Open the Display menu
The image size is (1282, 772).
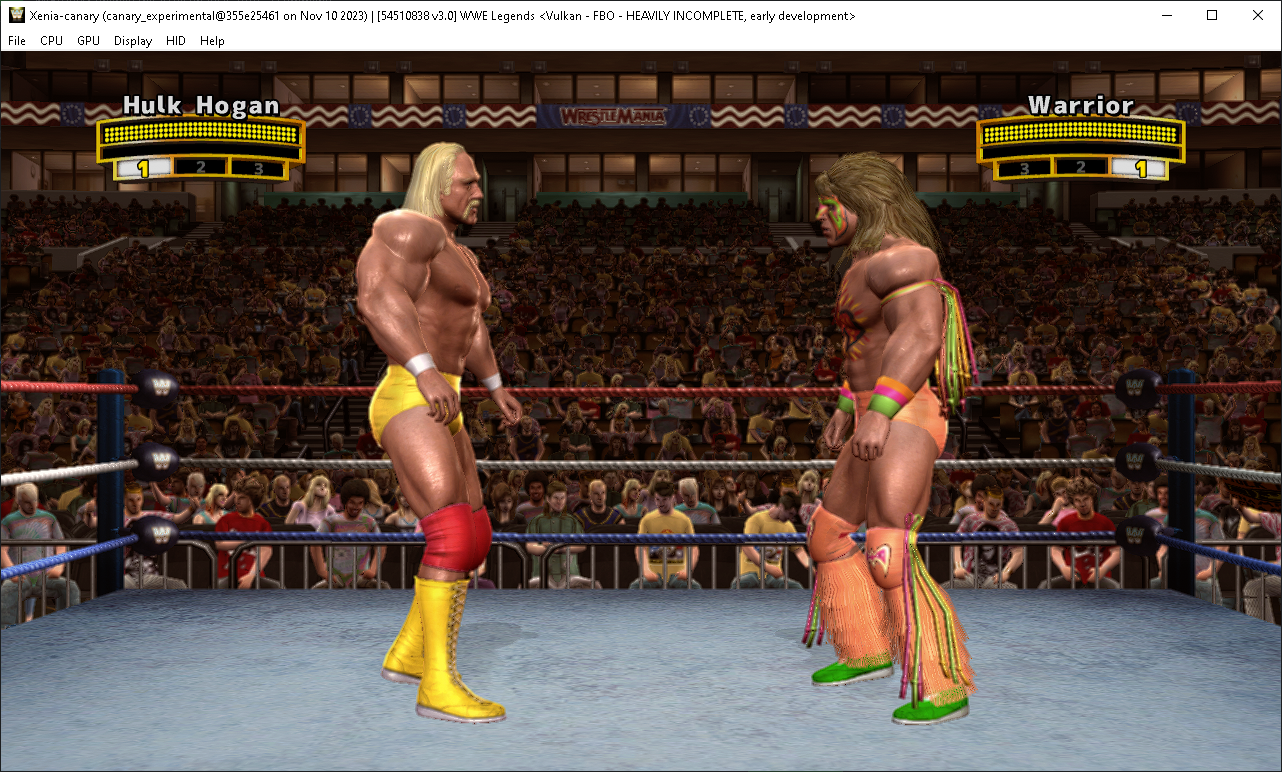point(132,41)
